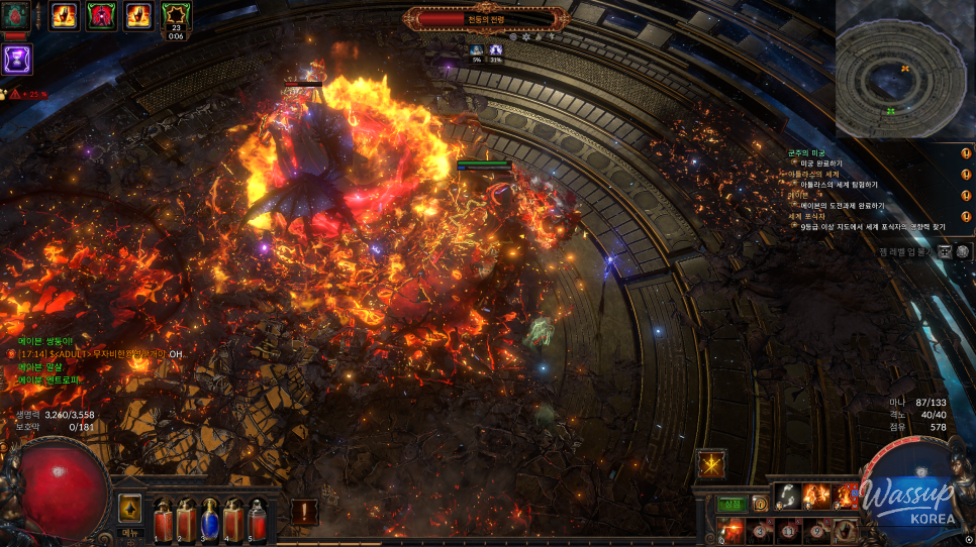Click the red heart portrait icon

click(x=14, y=16)
